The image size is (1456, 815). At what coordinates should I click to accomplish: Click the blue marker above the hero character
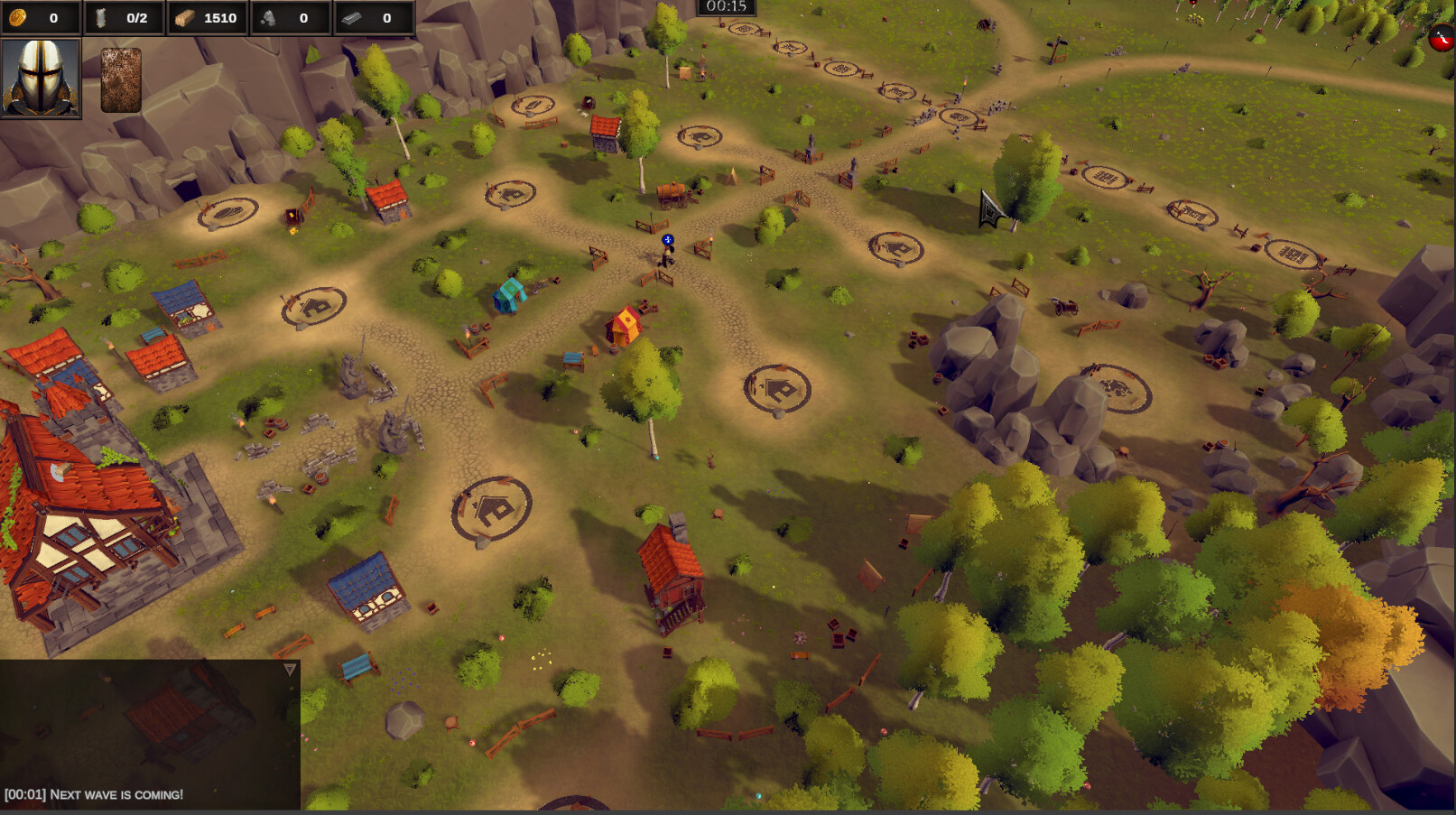[x=666, y=241]
